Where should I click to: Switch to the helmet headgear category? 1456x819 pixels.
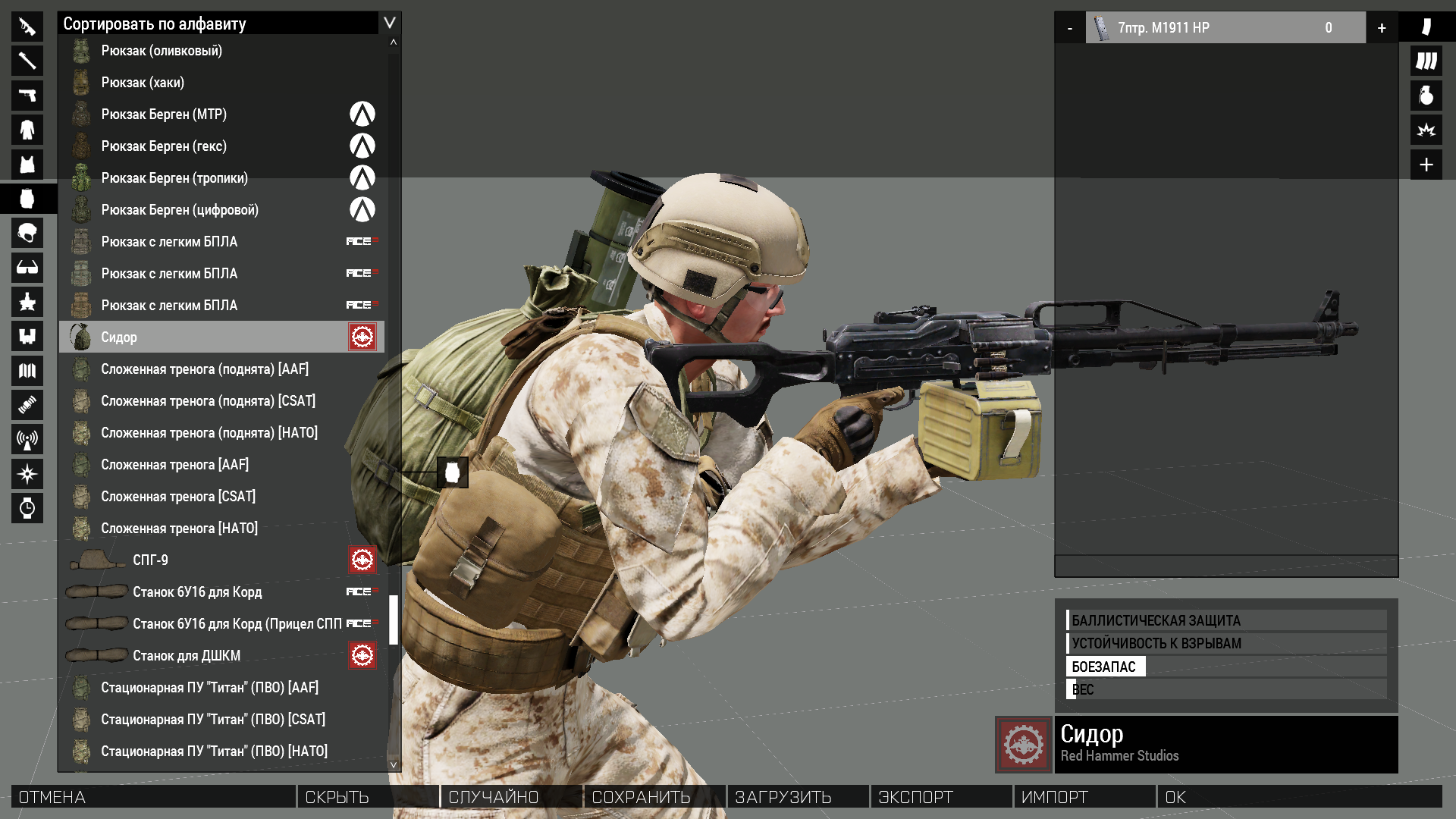tap(27, 234)
